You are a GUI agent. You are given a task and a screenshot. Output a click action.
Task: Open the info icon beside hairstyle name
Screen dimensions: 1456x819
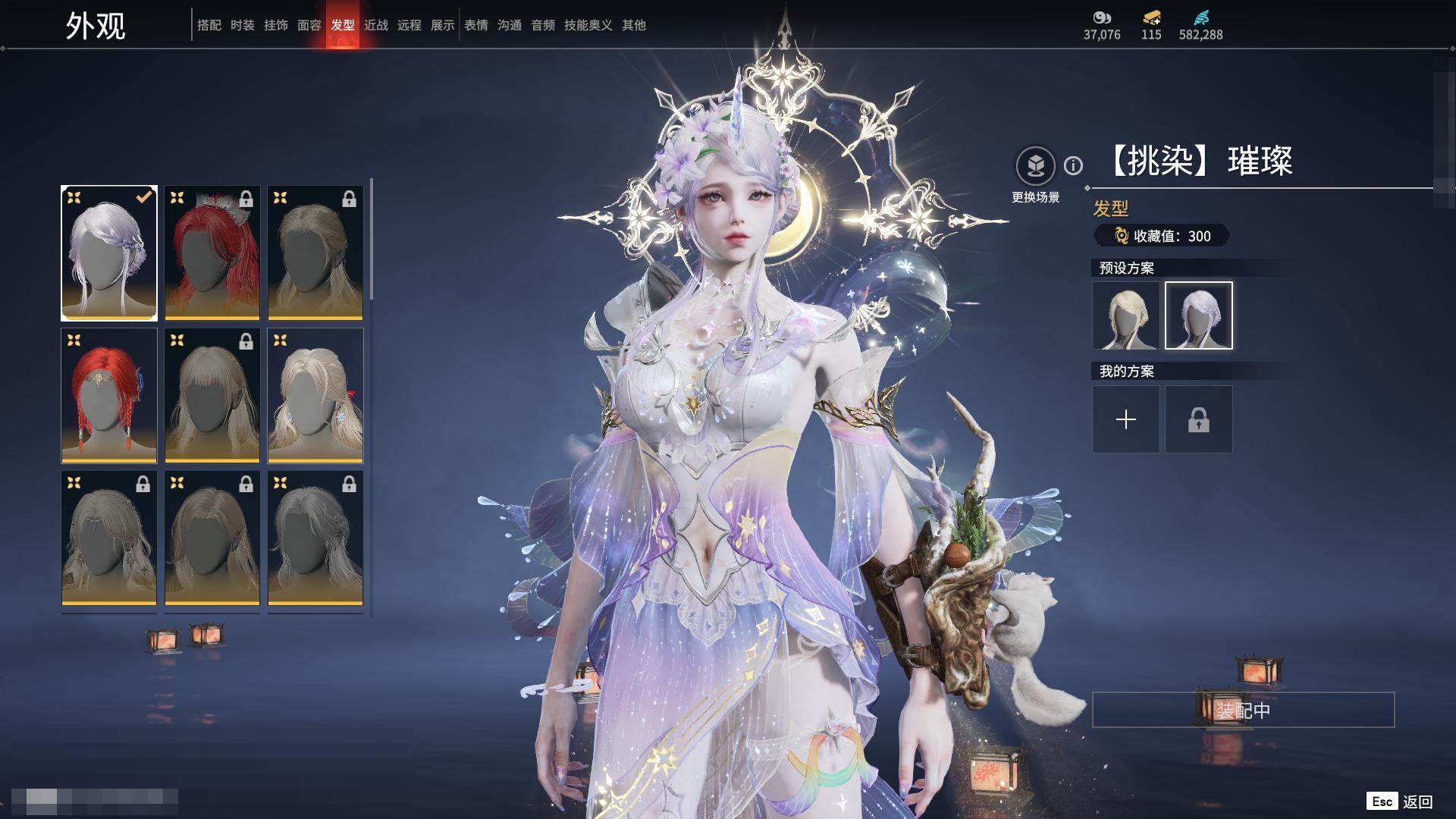[1073, 165]
